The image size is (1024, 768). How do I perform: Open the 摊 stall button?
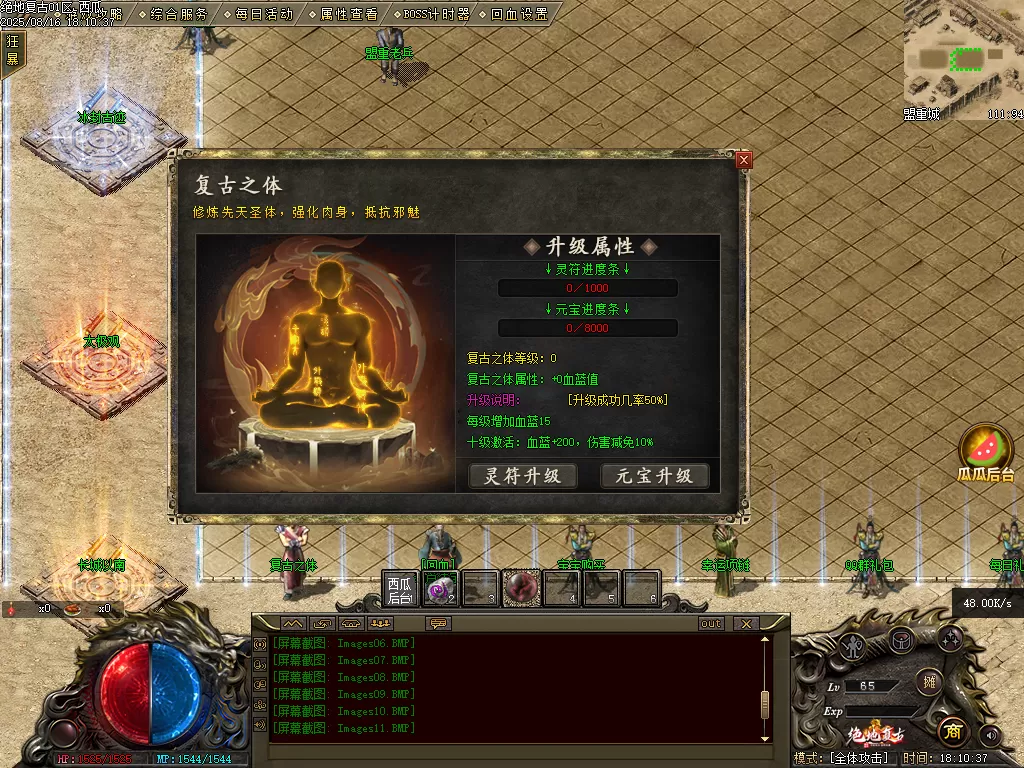(928, 682)
